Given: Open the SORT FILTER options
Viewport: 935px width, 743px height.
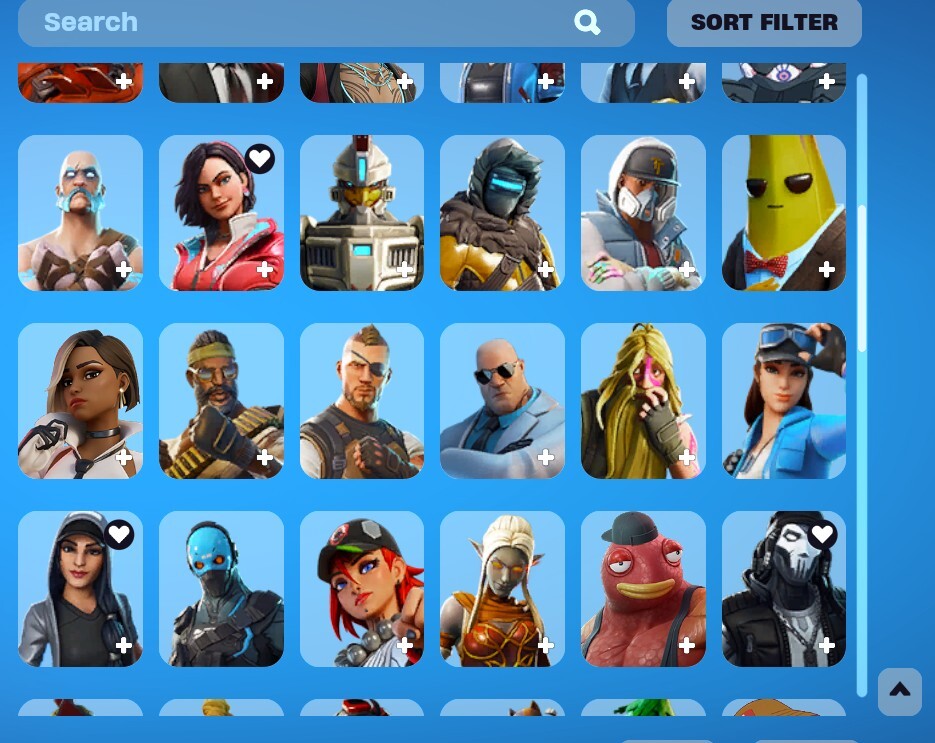Looking at the screenshot, I should point(764,22).
